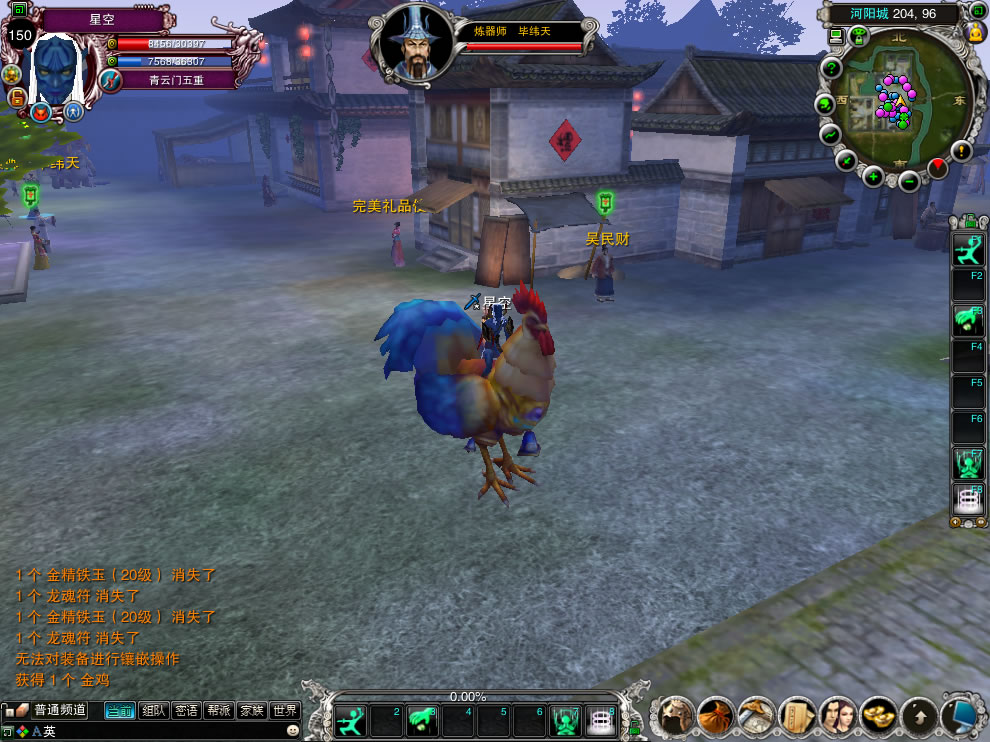Screen dimensions: 990x742
Task: Zoom in the minimap with the plus button
Action: [x=873, y=177]
